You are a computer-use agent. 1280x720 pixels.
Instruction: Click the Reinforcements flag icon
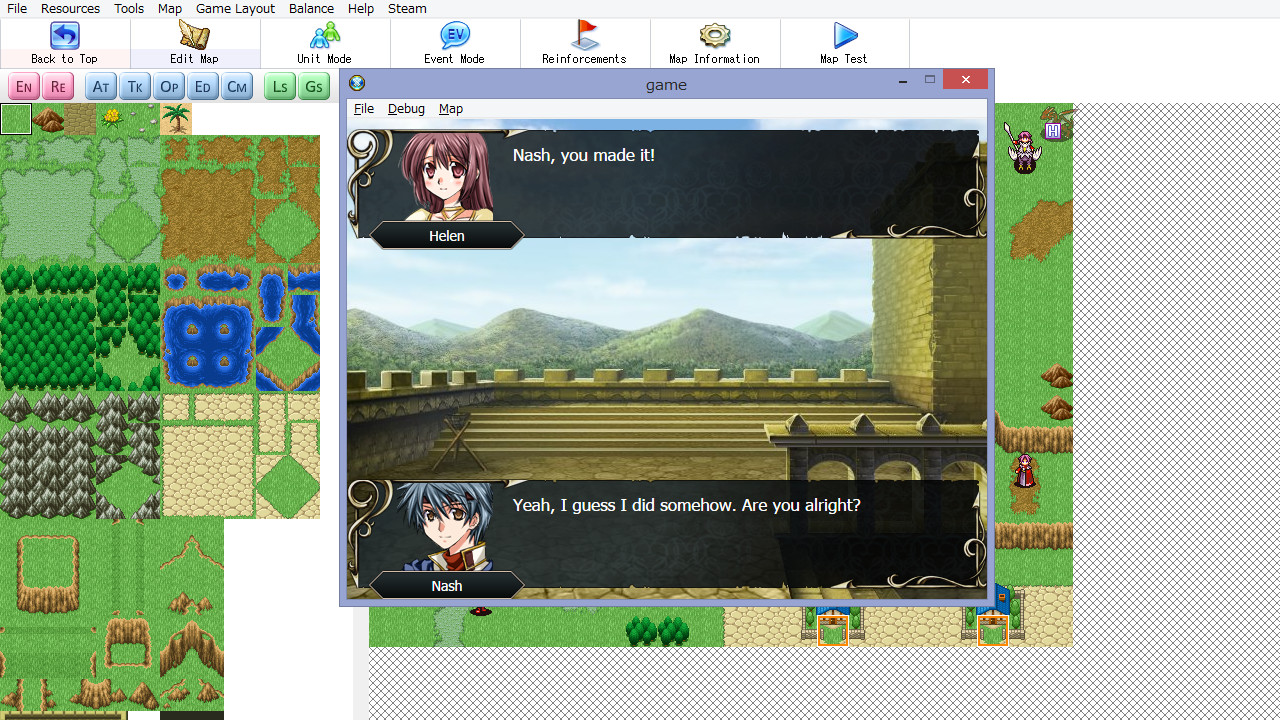583,36
